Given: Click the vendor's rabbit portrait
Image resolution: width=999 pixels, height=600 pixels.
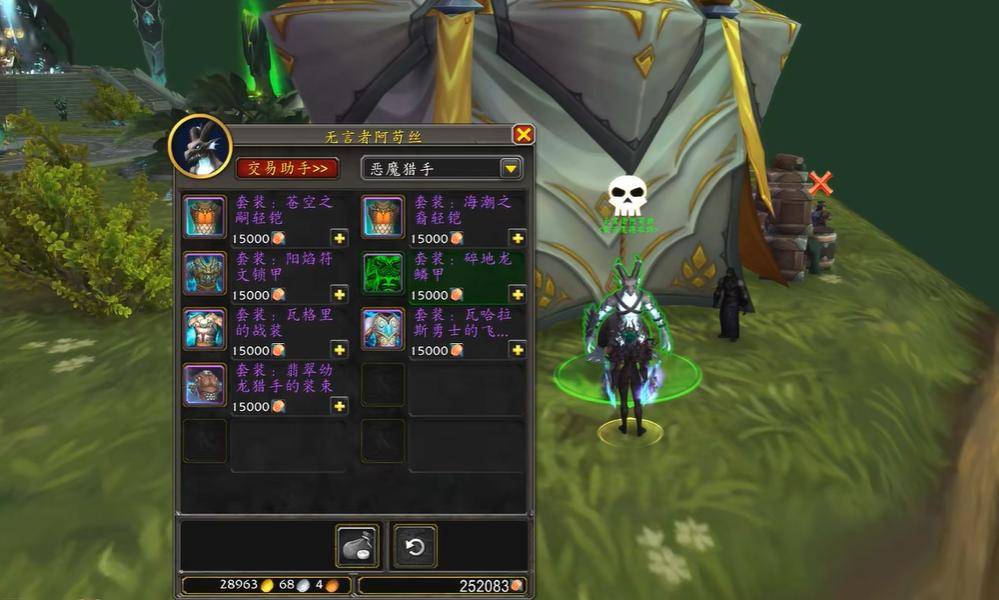Looking at the screenshot, I should click(200, 146).
